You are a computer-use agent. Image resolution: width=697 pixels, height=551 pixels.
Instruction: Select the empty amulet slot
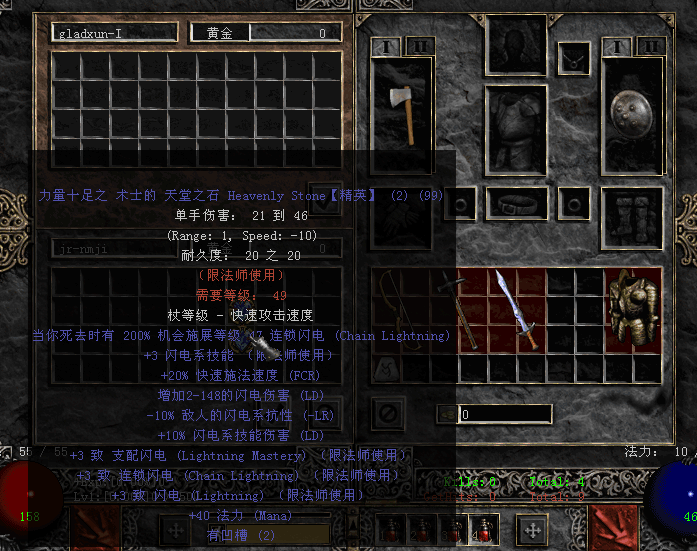tap(574, 59)
